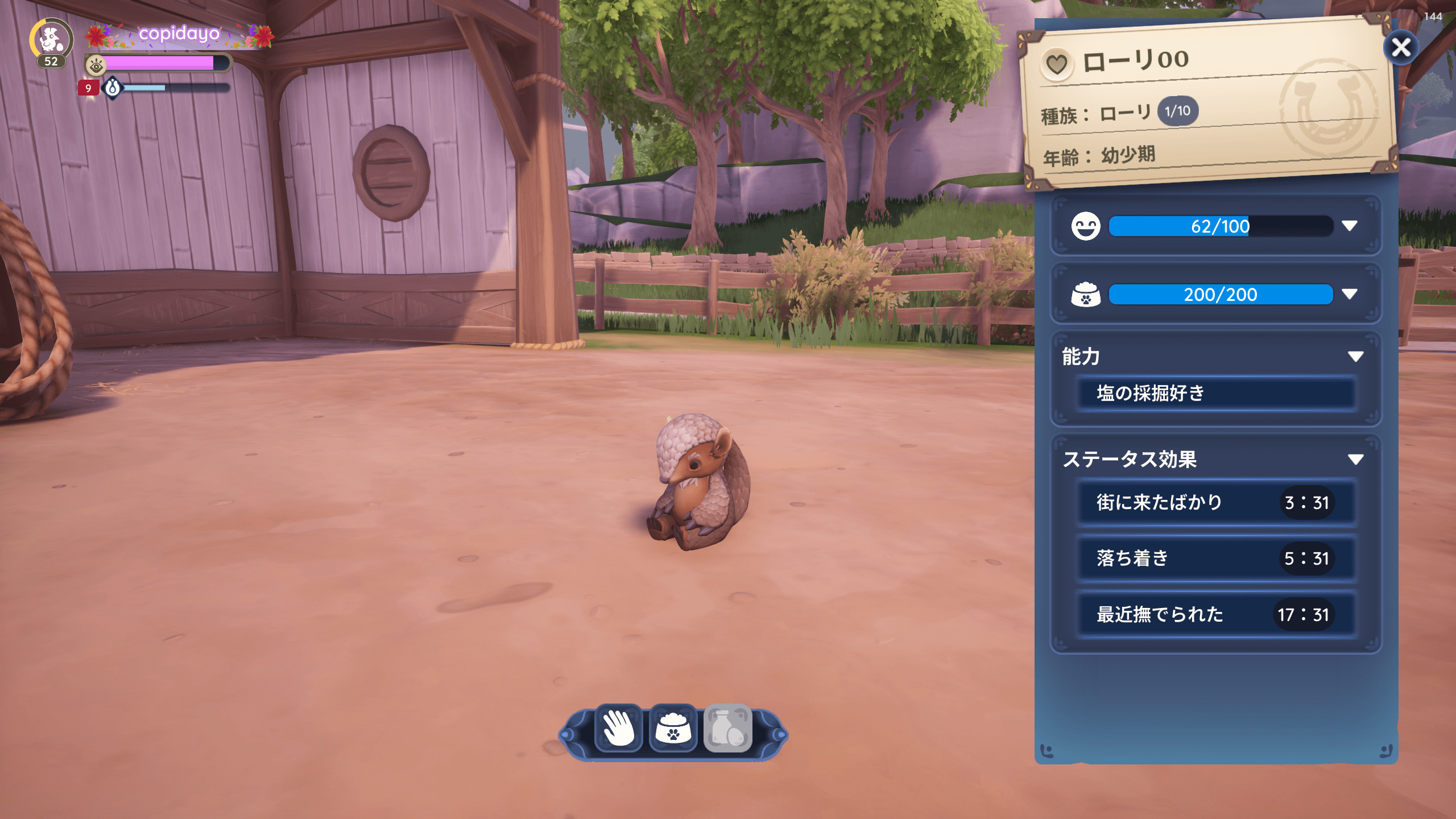Pet the animal with the hand button
This screenshot has height=819, width=1456.
[x=619, y=729]
